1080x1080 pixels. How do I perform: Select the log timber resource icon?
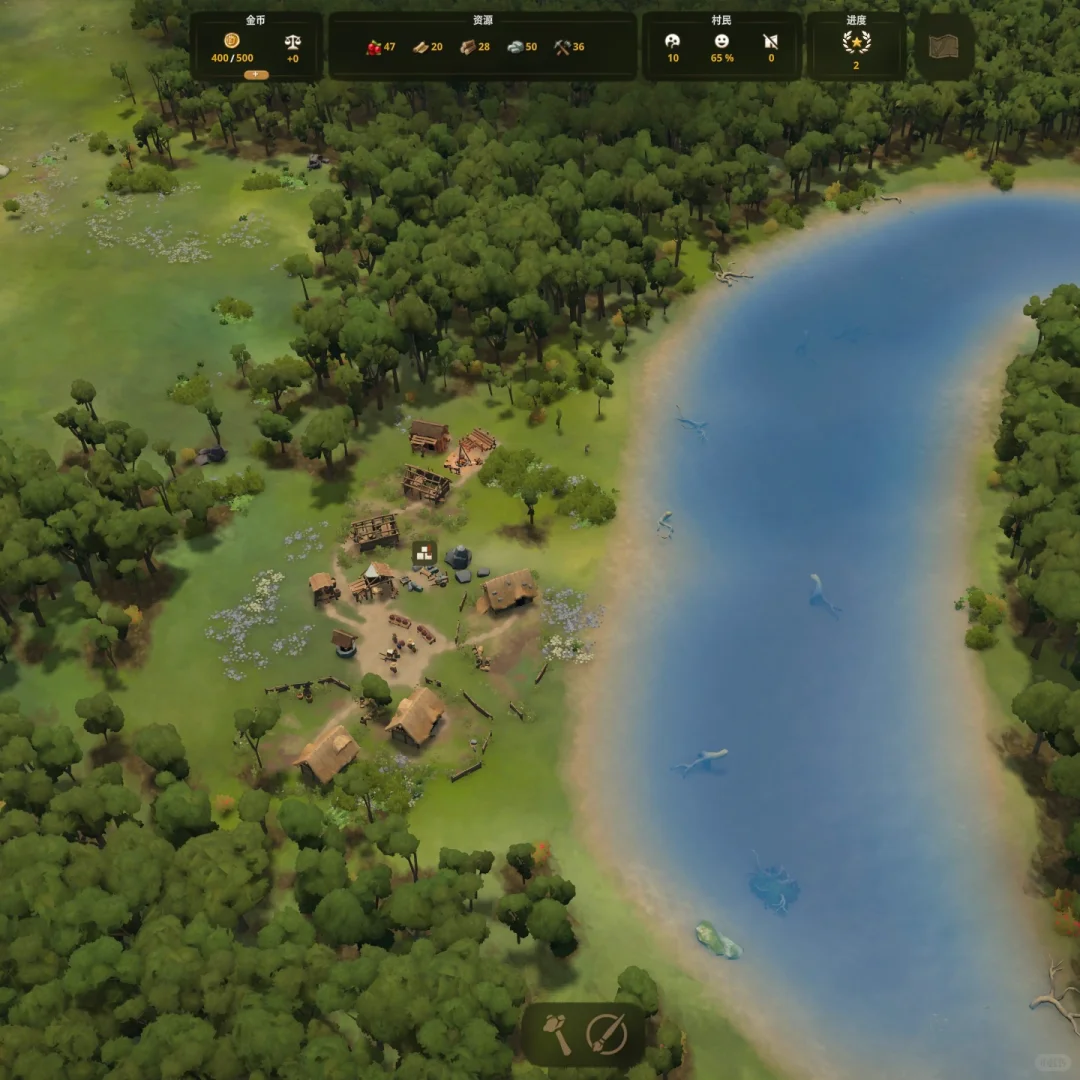pyautogui.click(x=468, y=47)
